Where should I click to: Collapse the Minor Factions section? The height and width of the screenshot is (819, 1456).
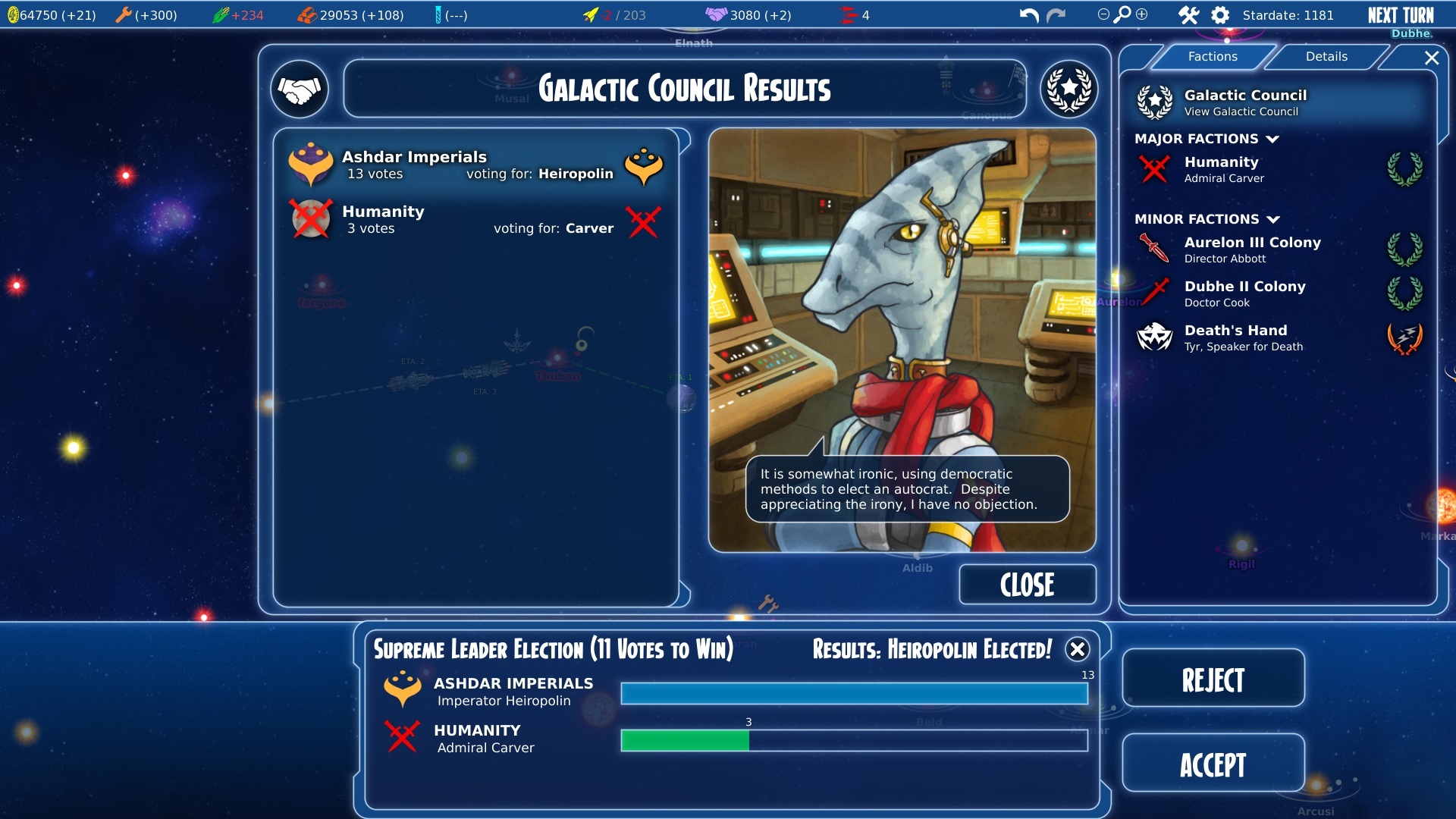[1274, 220]
